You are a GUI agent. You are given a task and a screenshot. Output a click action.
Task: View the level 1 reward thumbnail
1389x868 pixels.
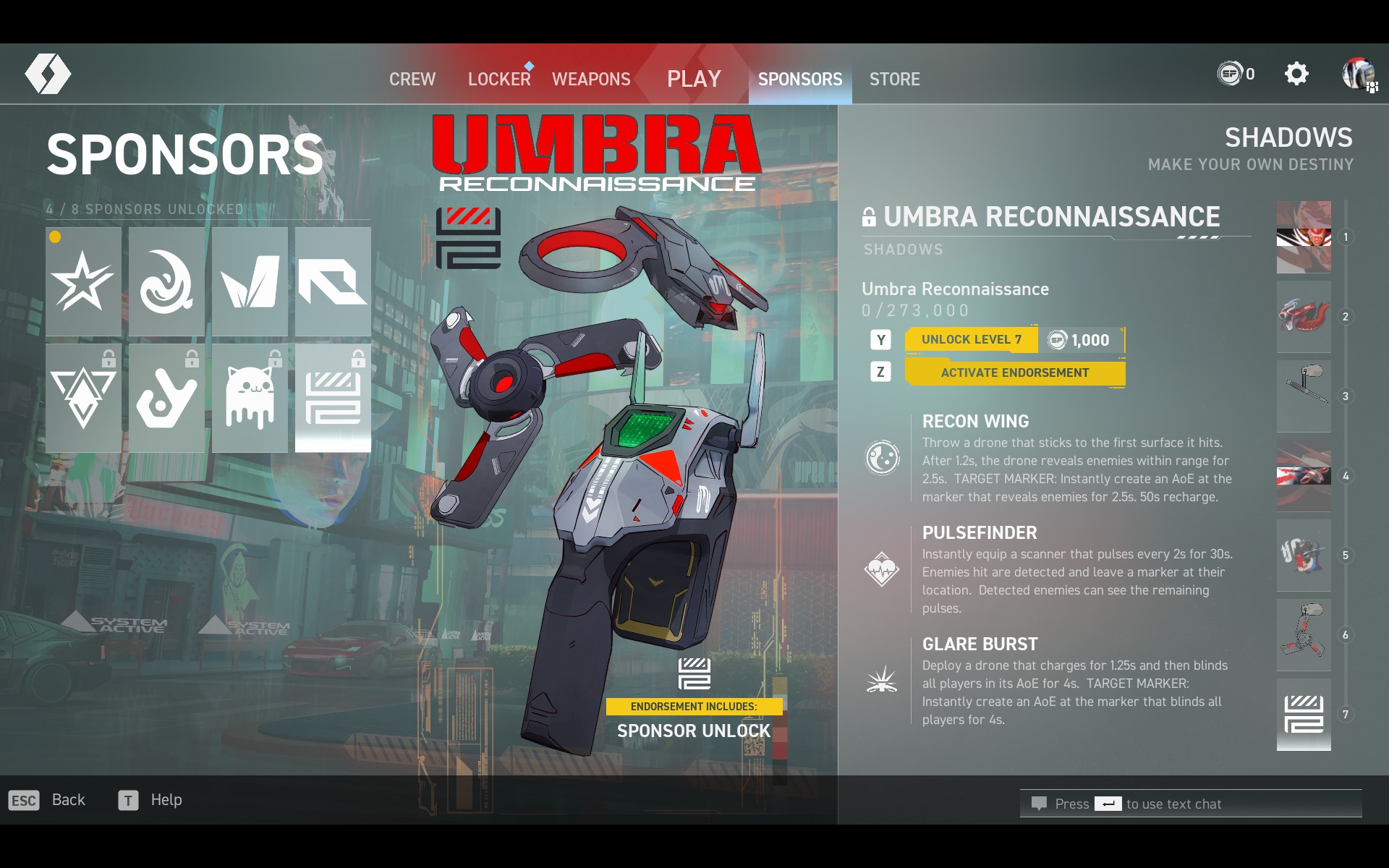coord(1303,237)
